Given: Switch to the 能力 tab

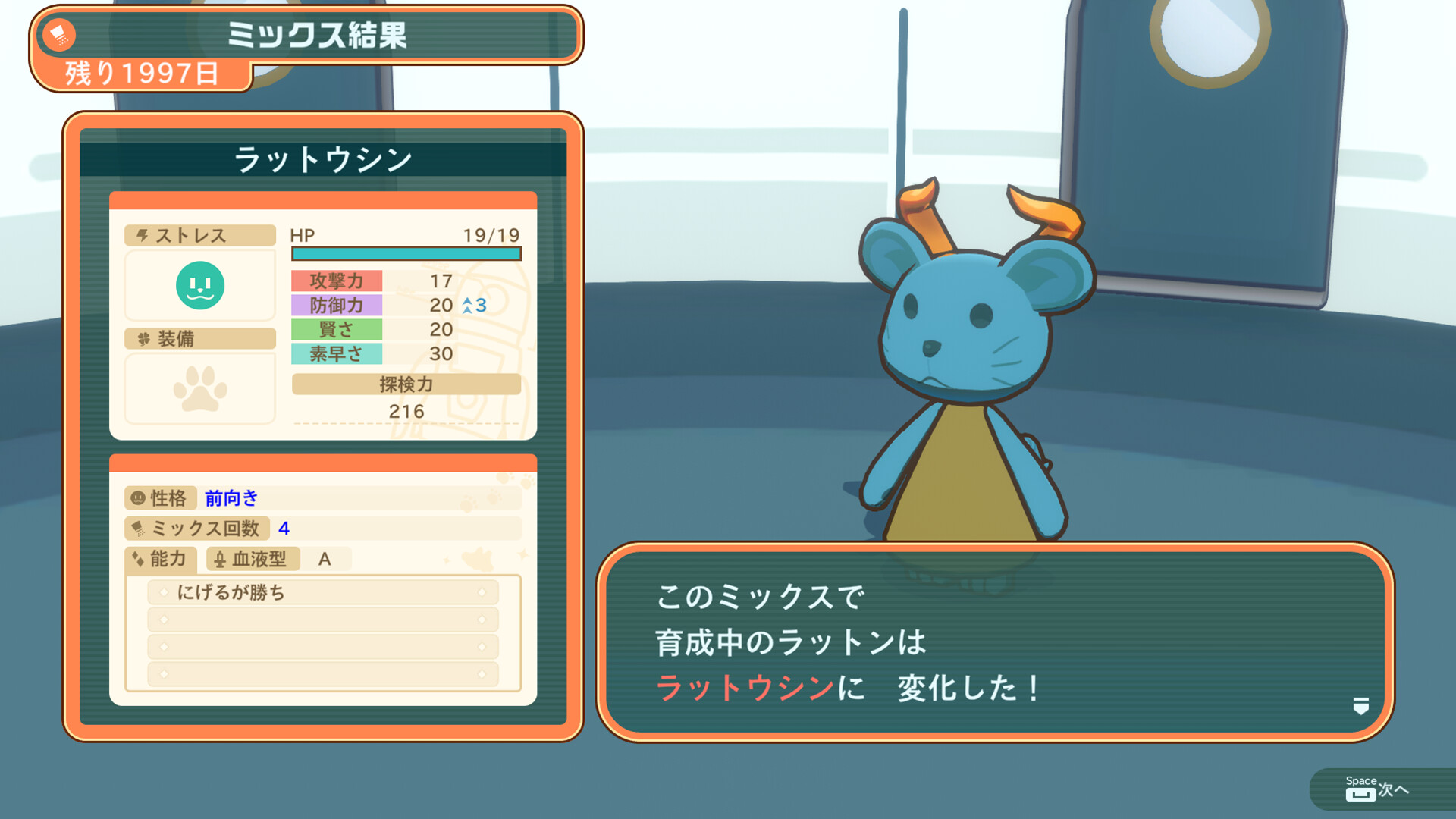Looking at the screenshot, I should pos(168,560).
